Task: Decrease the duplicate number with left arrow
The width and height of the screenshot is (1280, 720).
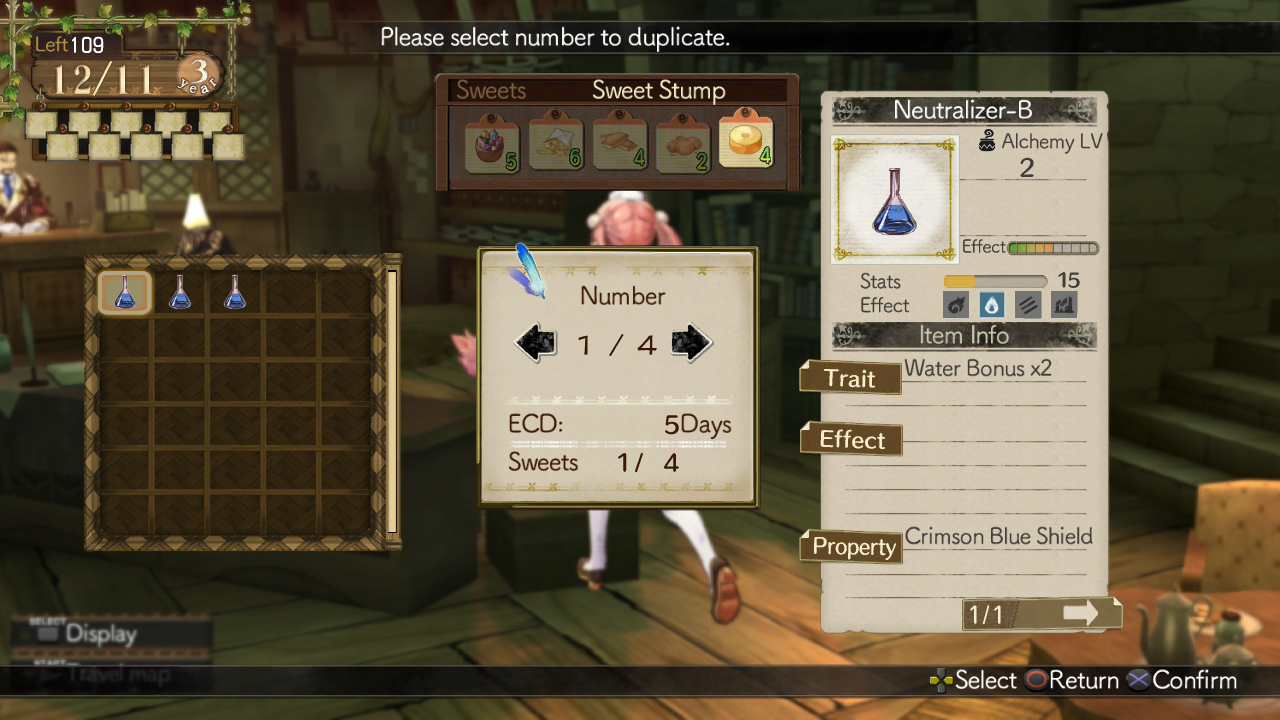Action: [x=535, y=344]
